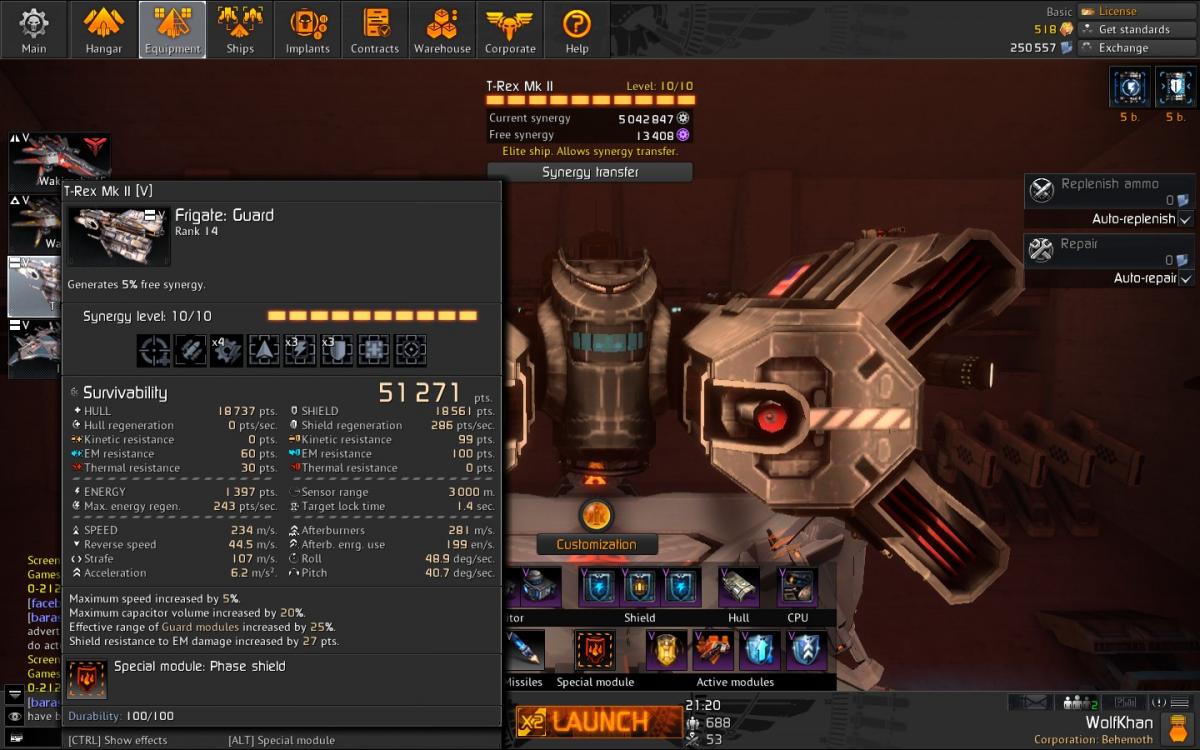This screenshot has height=750, width=1200.
Task: Click Get standards
Action: tap(1133, 29)
